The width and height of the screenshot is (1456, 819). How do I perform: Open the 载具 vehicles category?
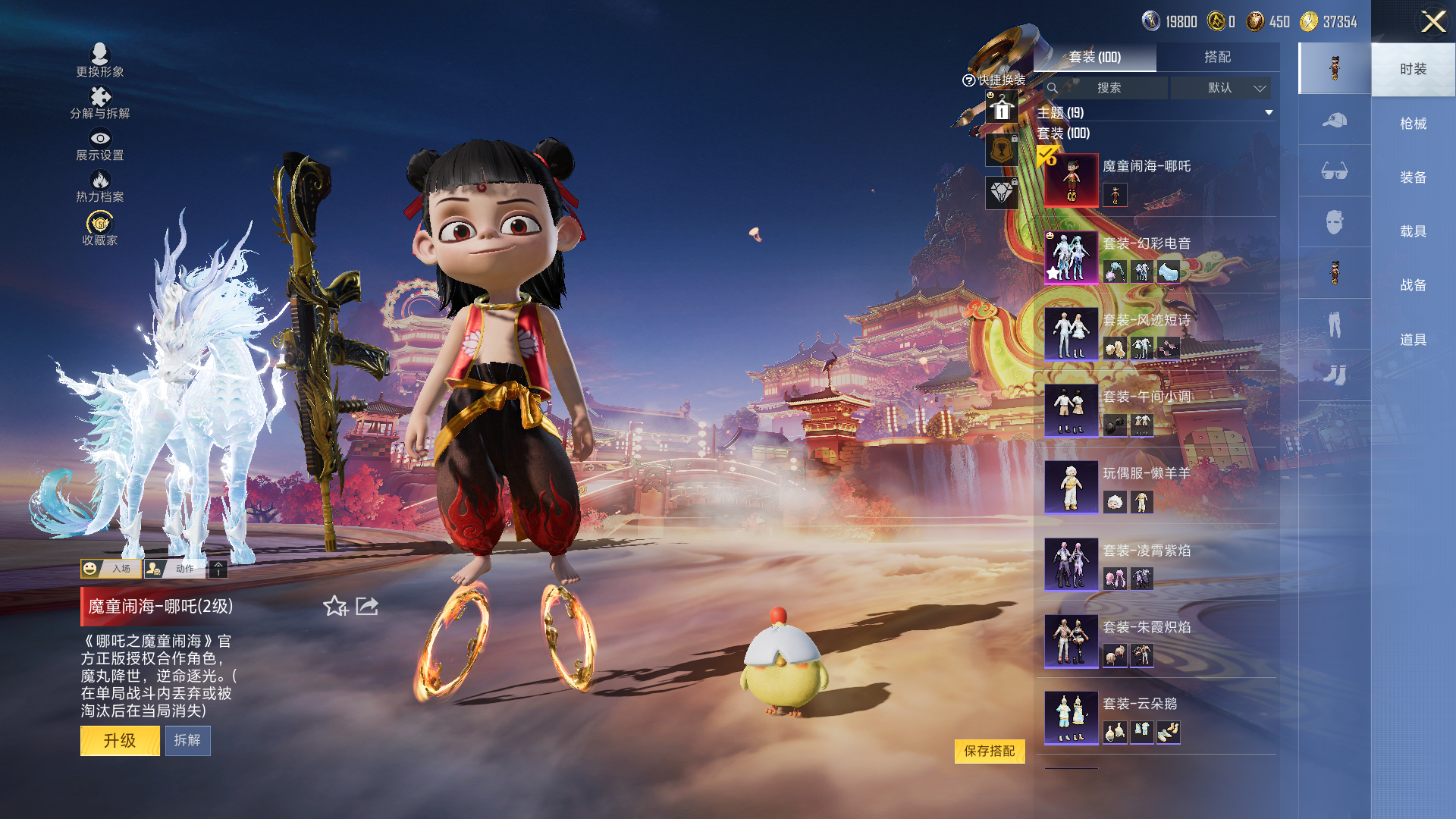coord(1413,231)
